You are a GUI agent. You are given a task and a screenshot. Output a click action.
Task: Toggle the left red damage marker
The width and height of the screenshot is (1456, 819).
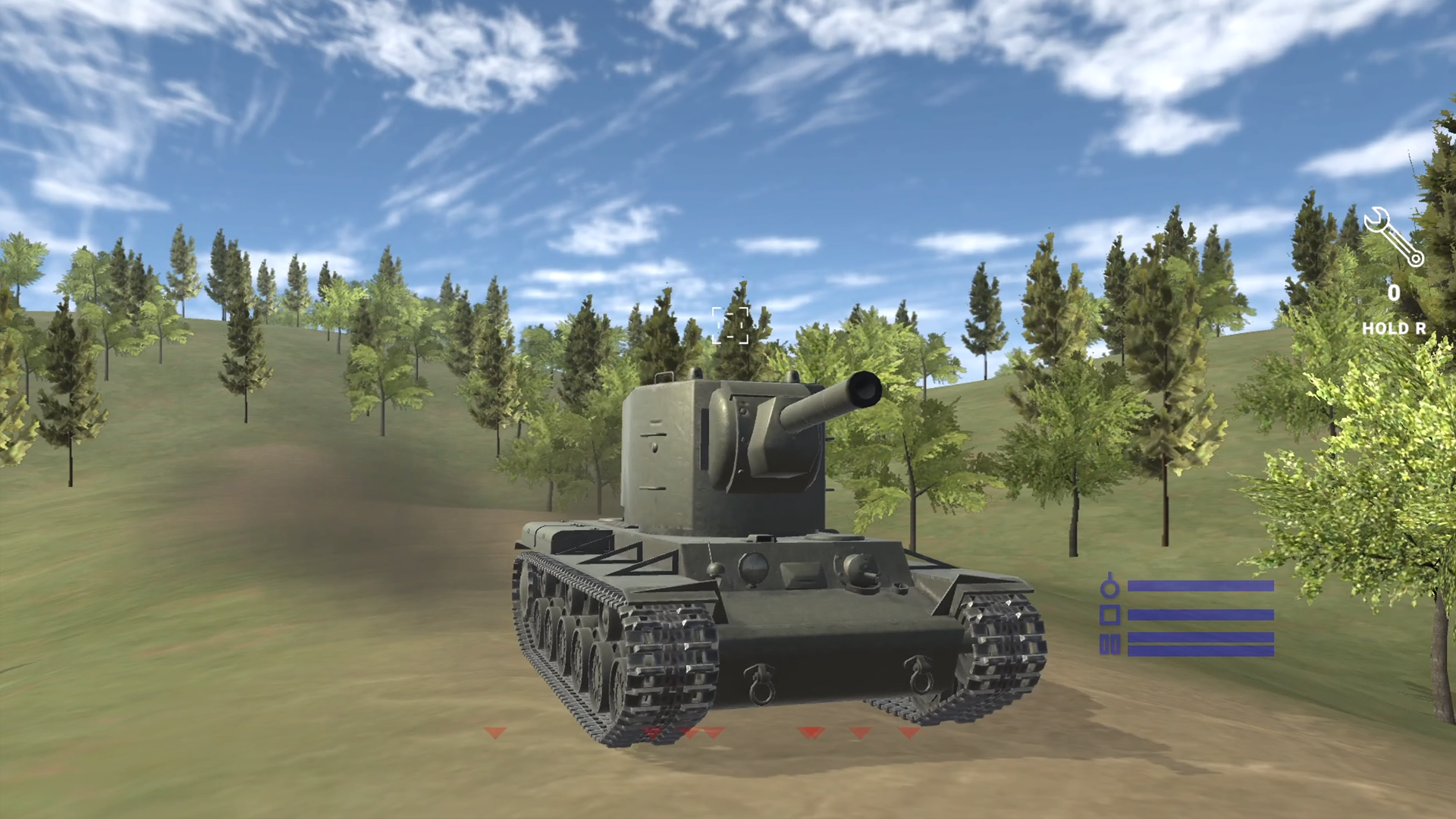494,734
